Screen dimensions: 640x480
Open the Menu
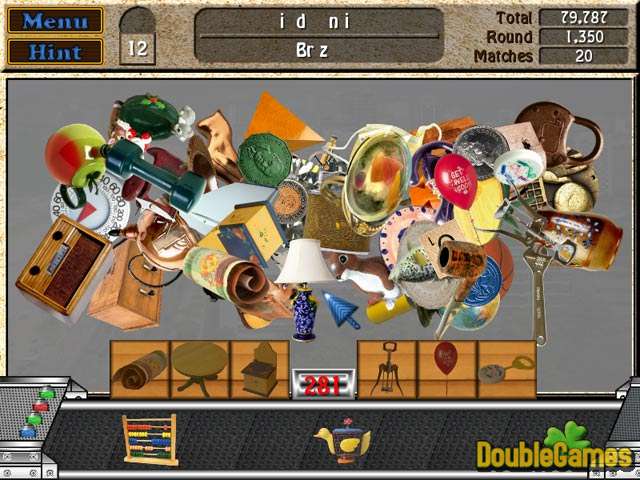(55, 20)
